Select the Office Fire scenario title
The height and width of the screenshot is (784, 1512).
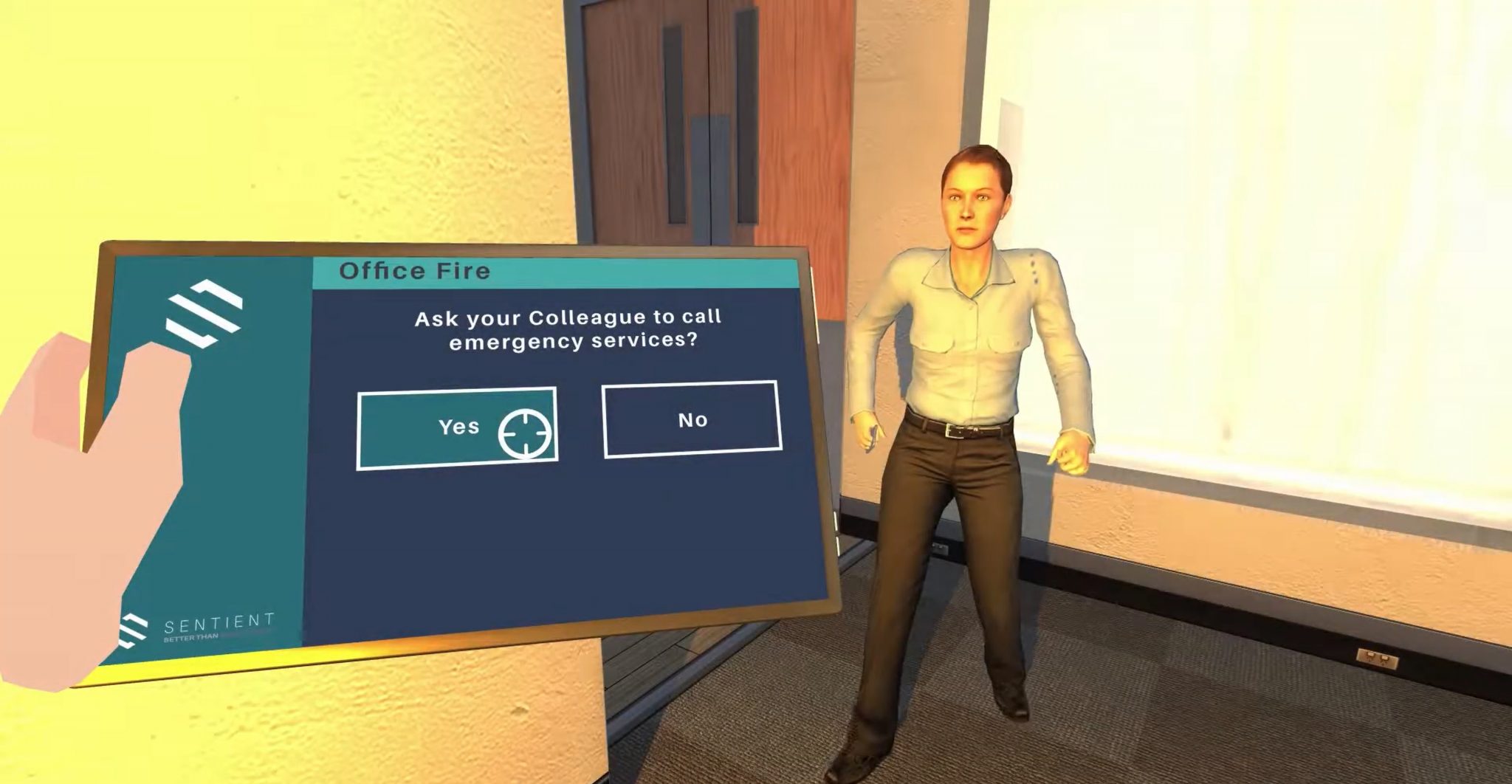click(x=416, y=271)
